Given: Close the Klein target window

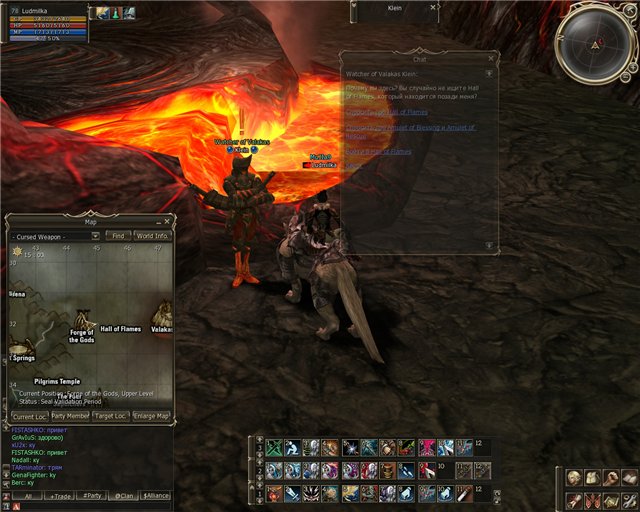Looking at the screenshot, I should 432,6.
